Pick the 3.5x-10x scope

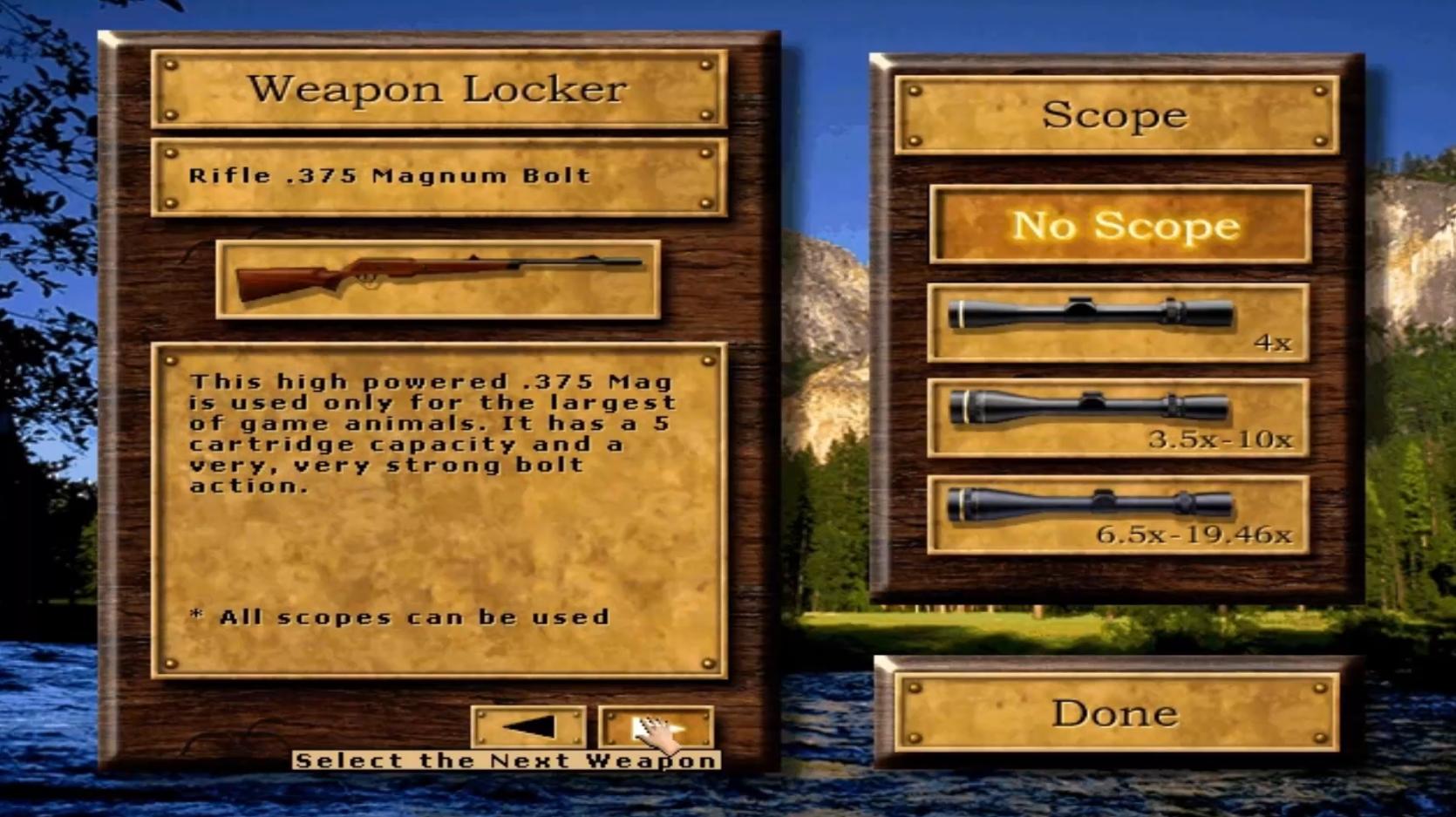[x=1118, y=418]
